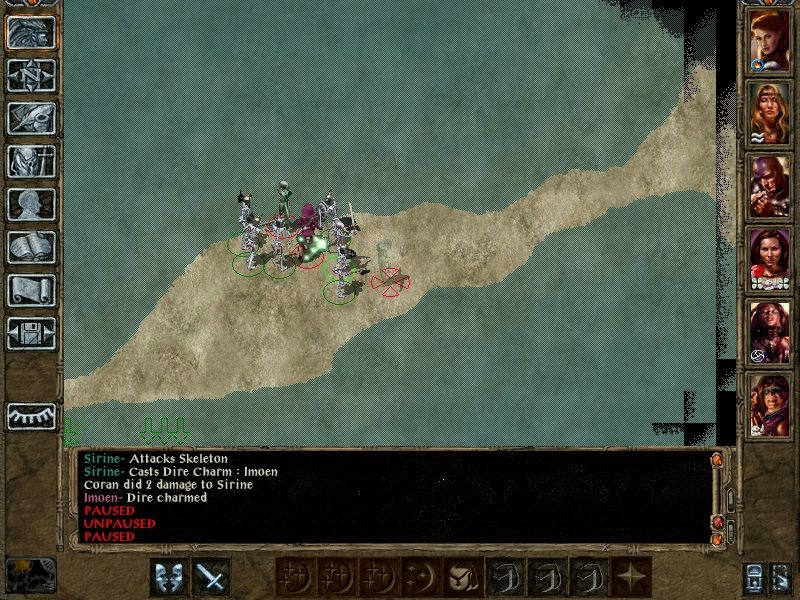800x600 pixels.
Task: Toggle pause by clicking the game clock
Action: tap(31, 574)
